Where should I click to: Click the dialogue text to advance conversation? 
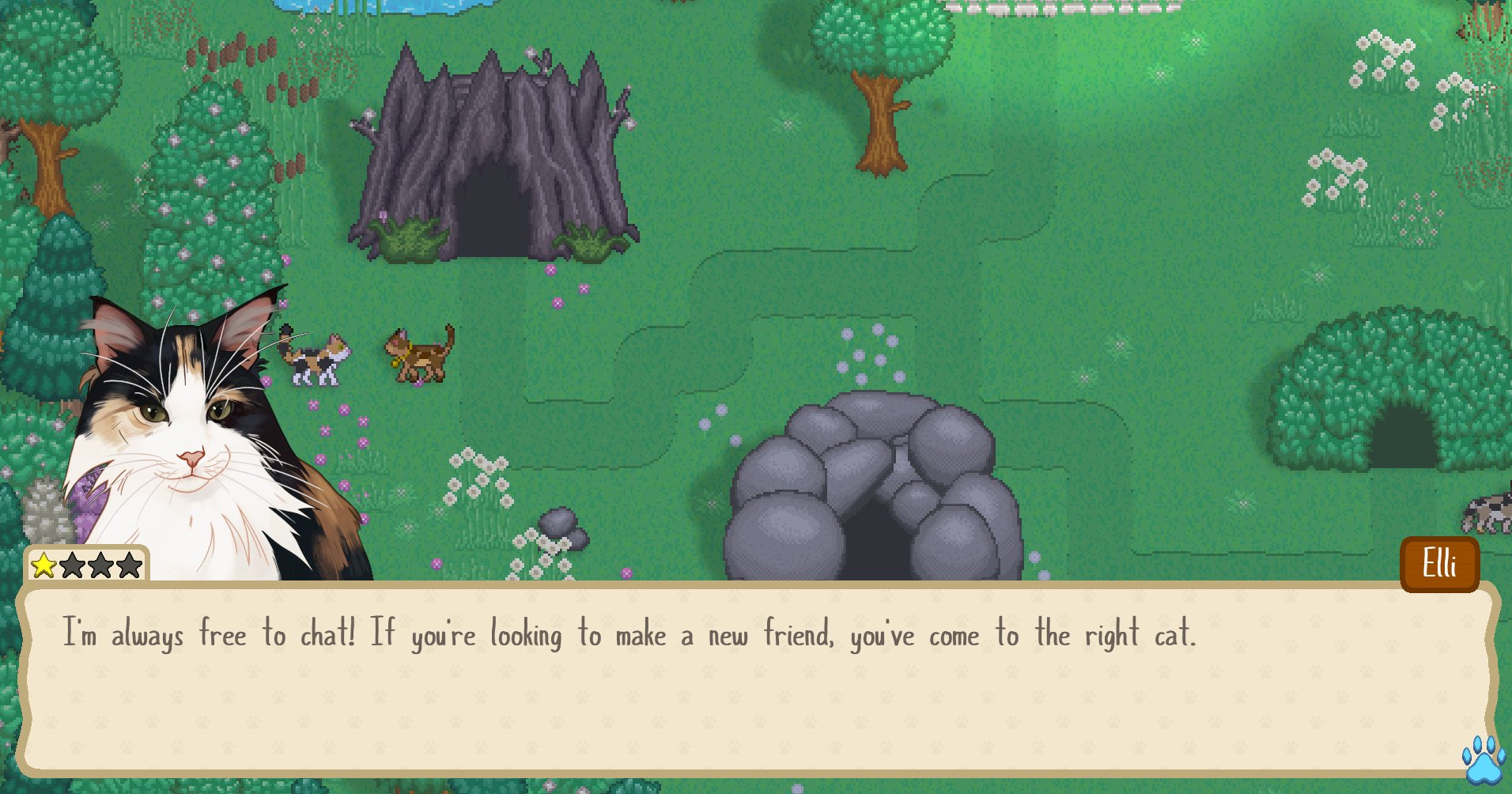point(629,634)
